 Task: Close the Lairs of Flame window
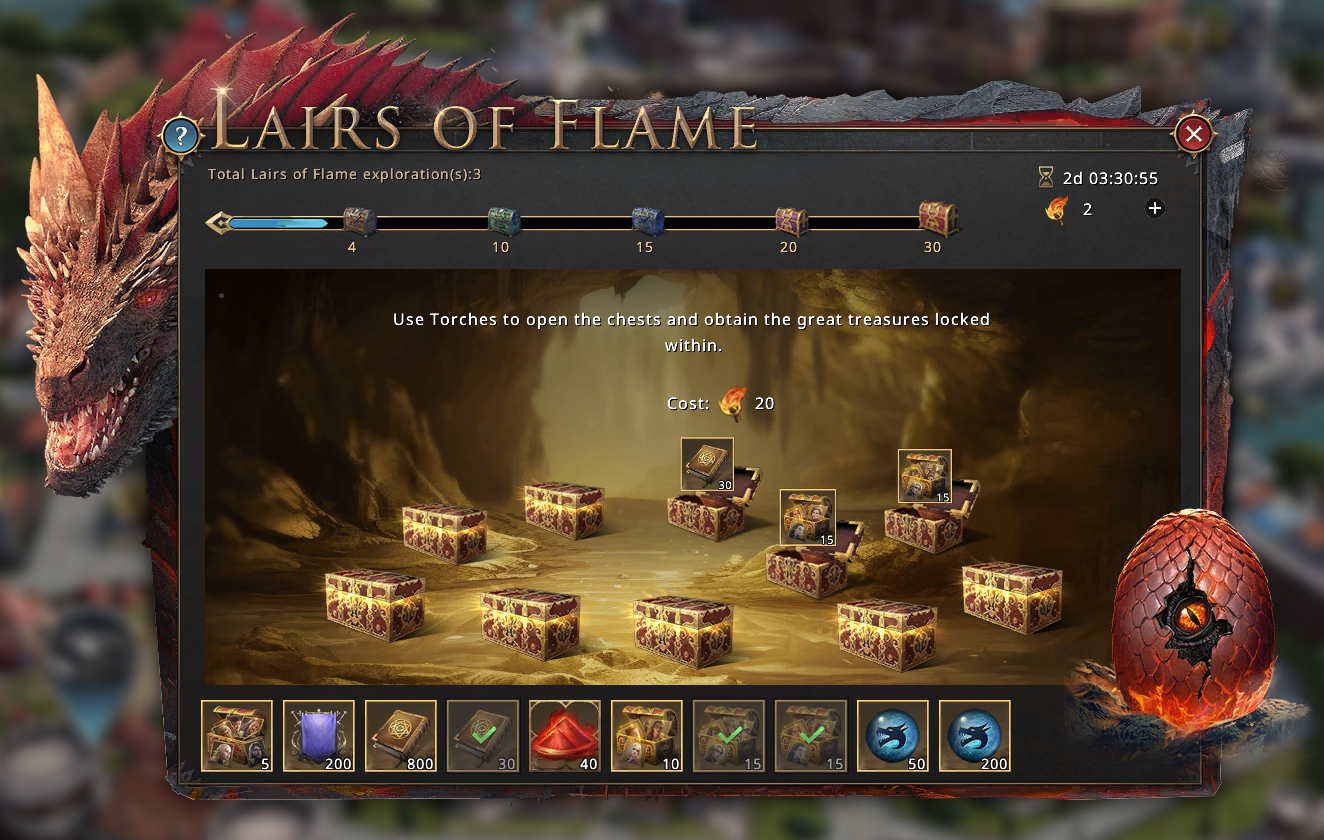pos(1194,134)
